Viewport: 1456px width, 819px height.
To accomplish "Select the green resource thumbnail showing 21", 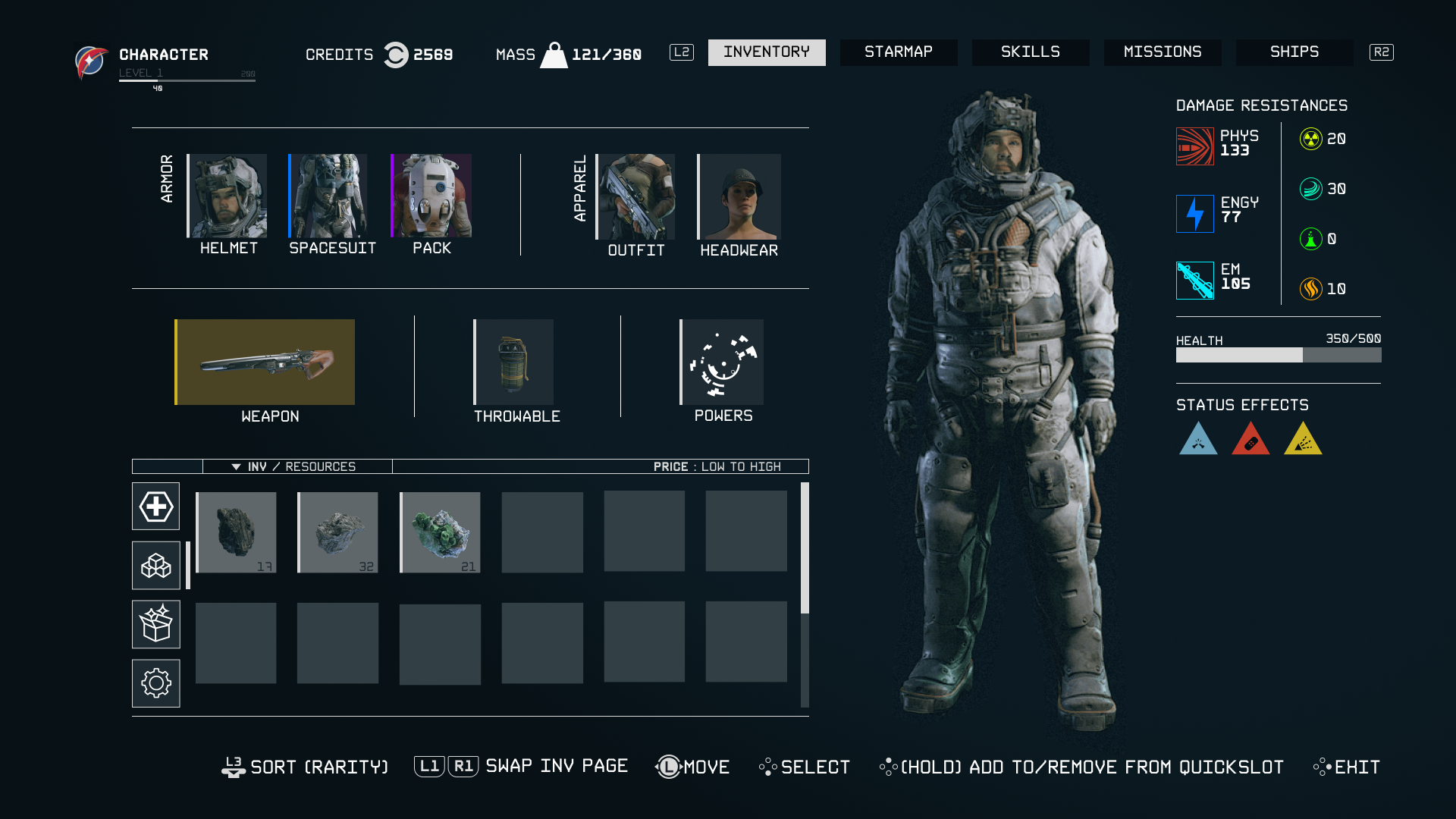I will pos(440,531).
